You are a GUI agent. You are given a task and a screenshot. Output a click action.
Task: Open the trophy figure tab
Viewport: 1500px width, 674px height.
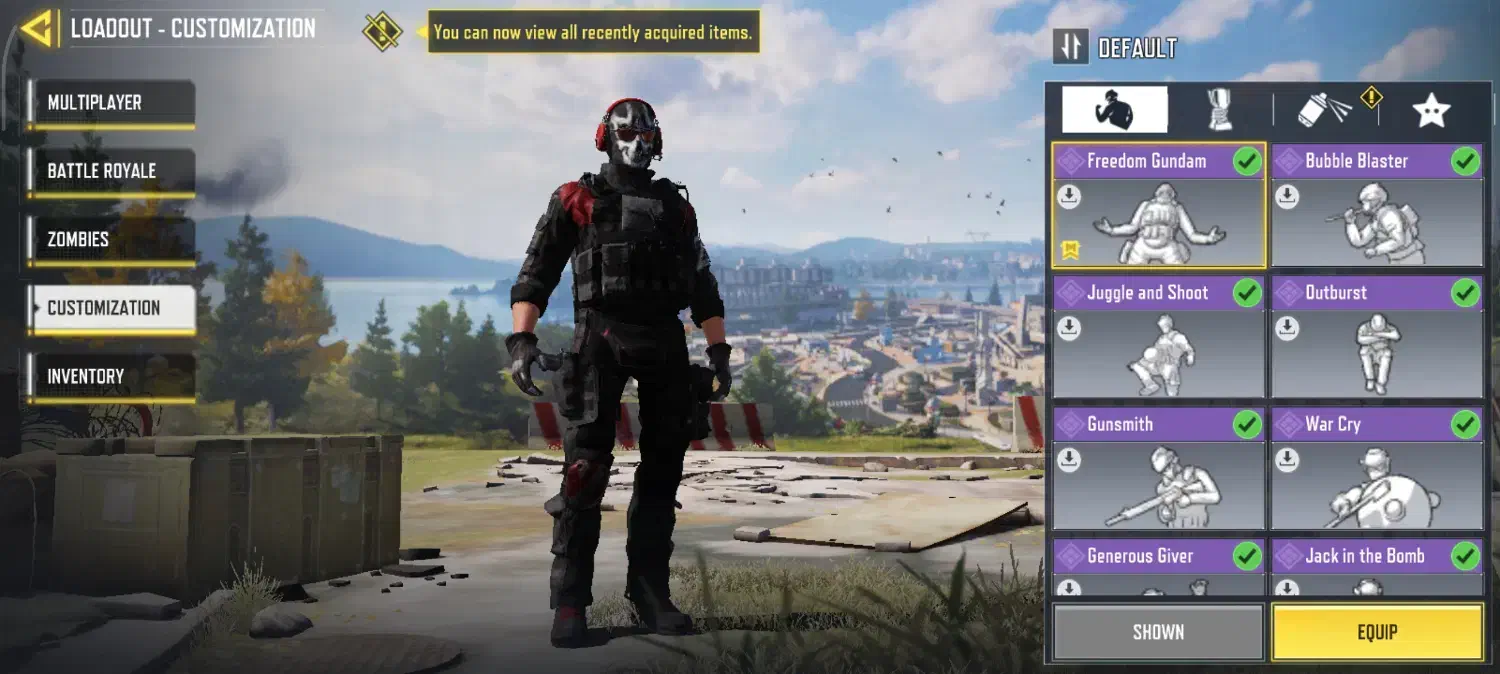pyautogui.click(x=1220, y=110)
